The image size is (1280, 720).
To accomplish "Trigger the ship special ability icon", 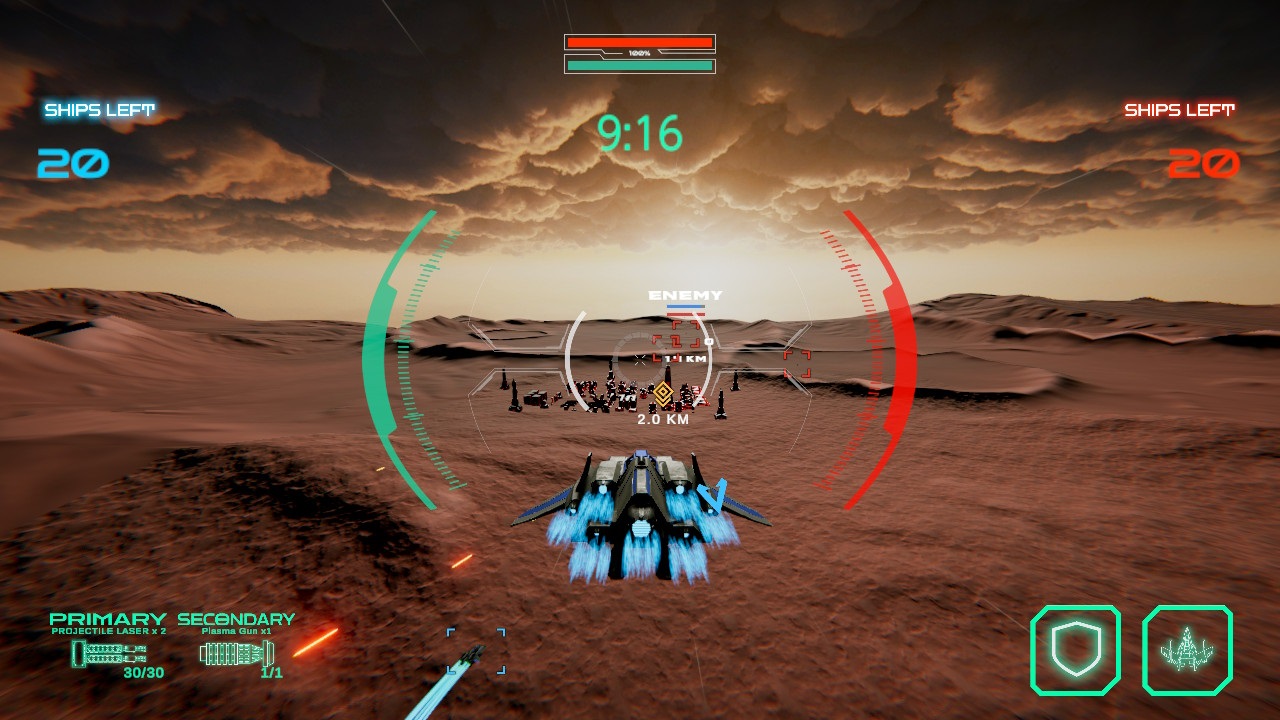I will click(x=1185, y=649).
